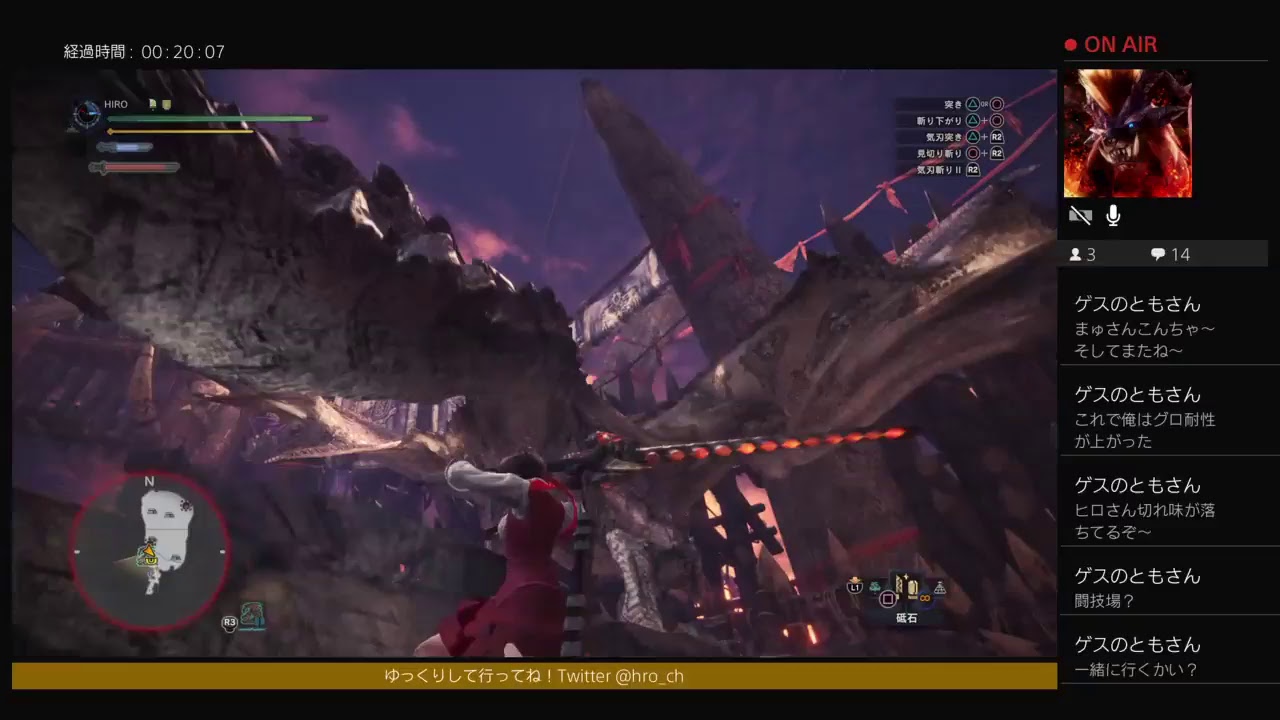This screenshot has height=720, width=1280.
Task: Click the green herb icon on item bar
Action: (x=874, y=587)
